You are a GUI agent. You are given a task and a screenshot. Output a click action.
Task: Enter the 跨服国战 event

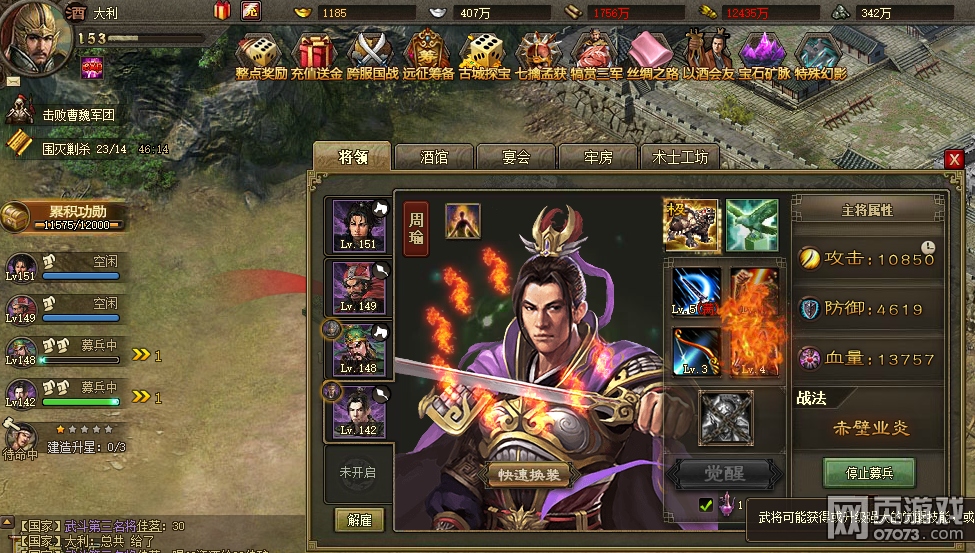pos(372,56)
